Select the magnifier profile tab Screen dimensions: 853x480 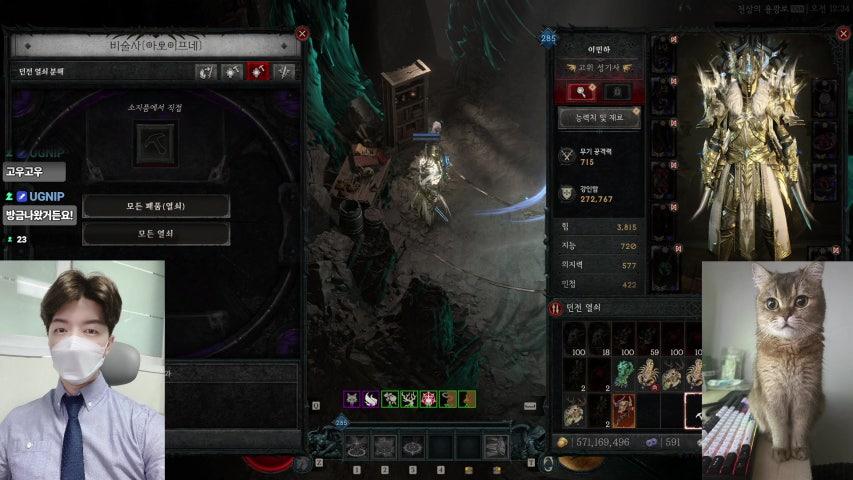(x=582, y=92)
